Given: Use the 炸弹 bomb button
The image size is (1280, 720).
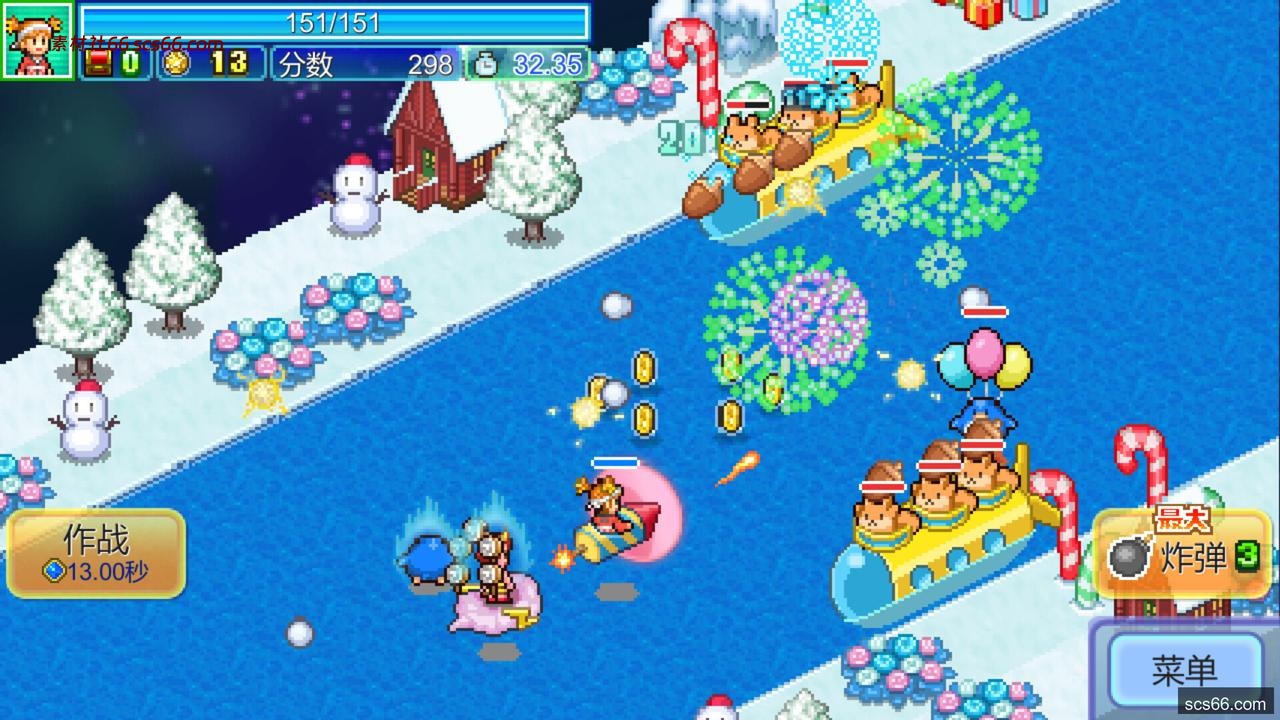Looking at the screenshot, I should coord(1181,556).
